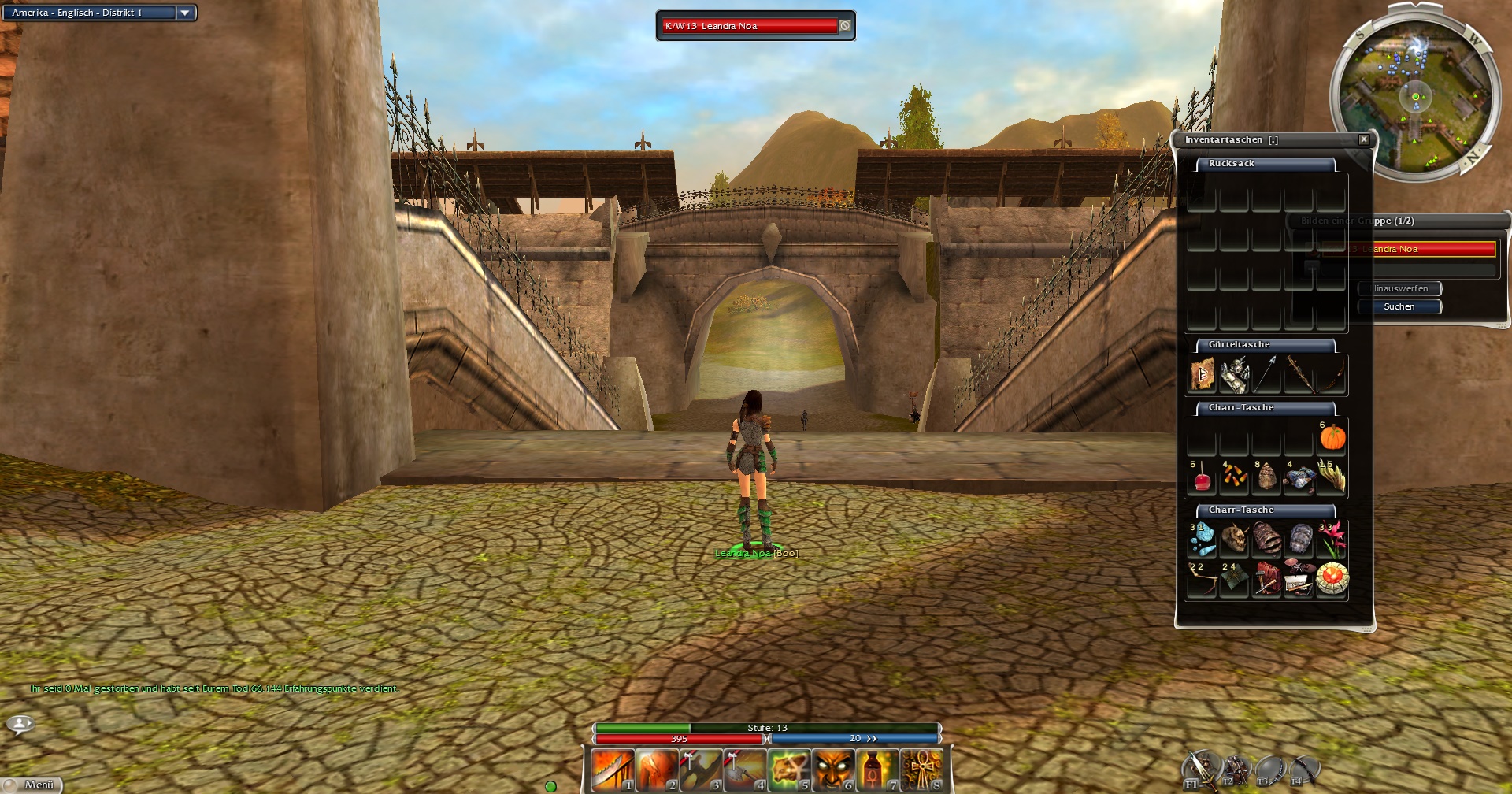This screenshot has height=794, width=1512.
Task: Use the ankh potion bottle skill
Action: tap(877, 770)
